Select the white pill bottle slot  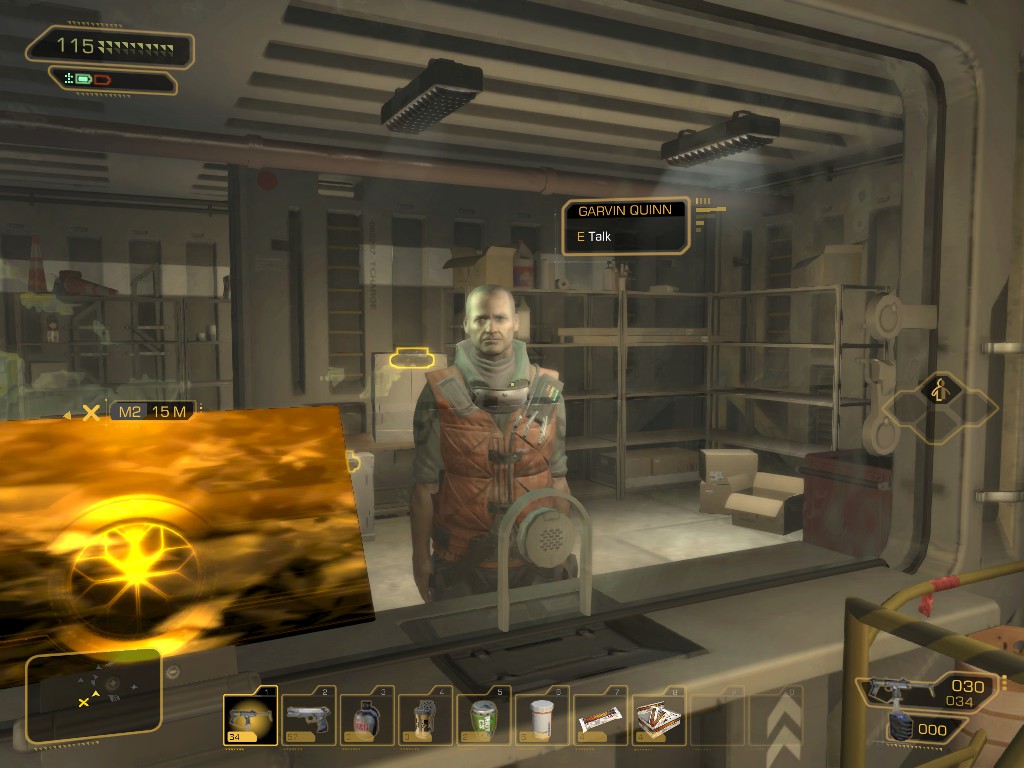[x=542, y=718]
